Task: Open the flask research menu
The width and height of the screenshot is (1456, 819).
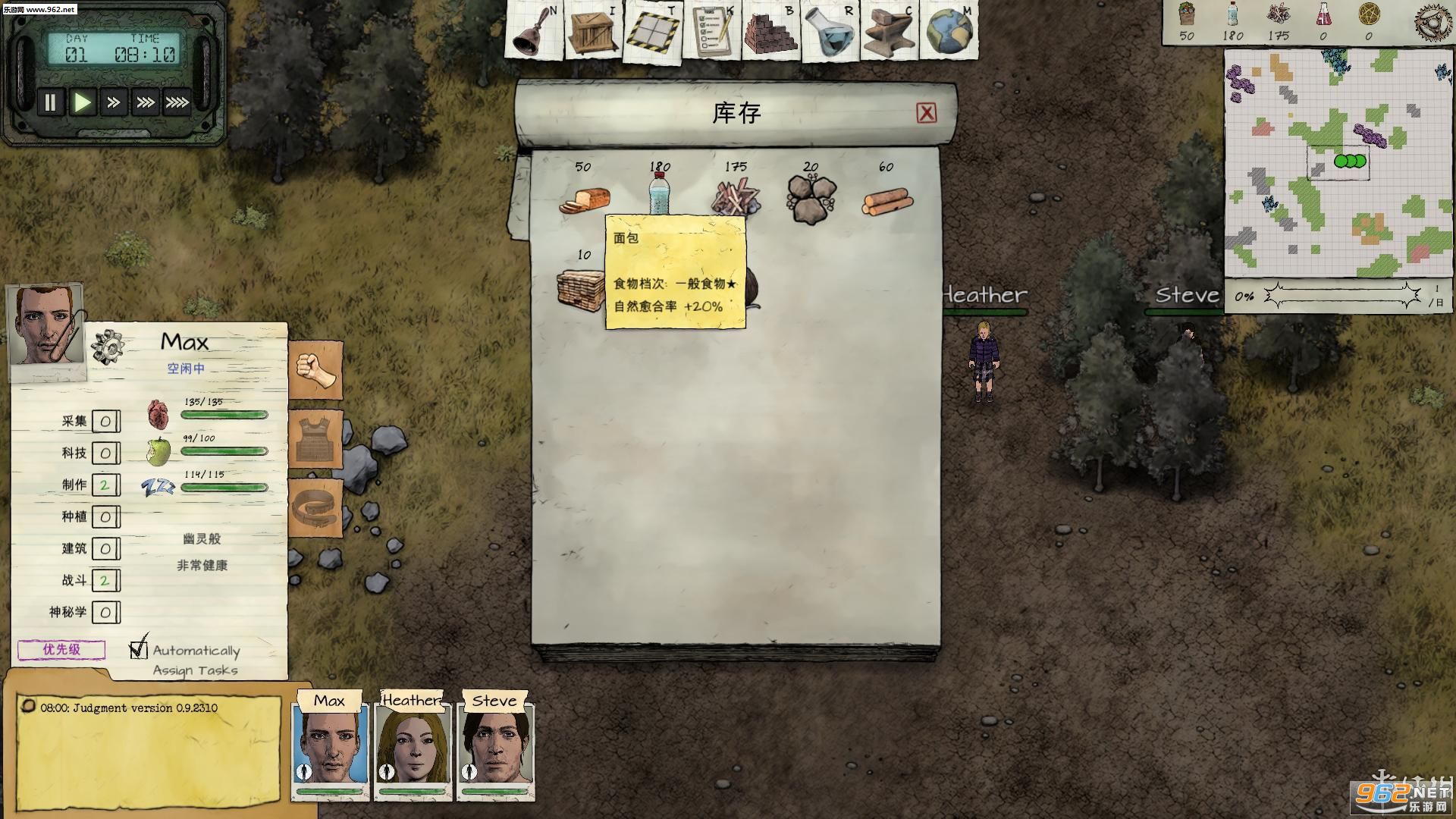Action: [829, 32]
